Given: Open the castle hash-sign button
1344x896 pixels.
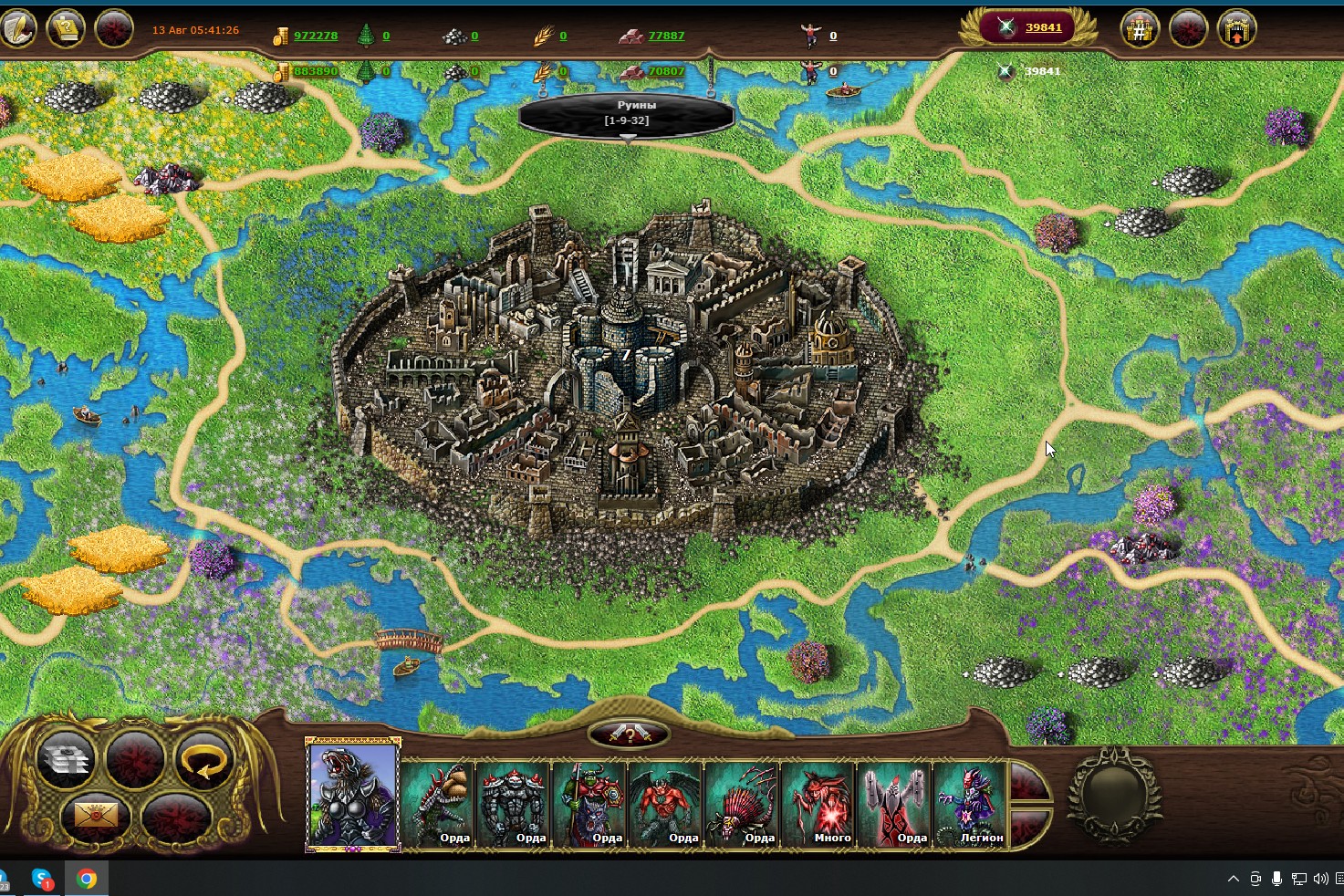Looking at the screenshot, I should [1140, 29].
